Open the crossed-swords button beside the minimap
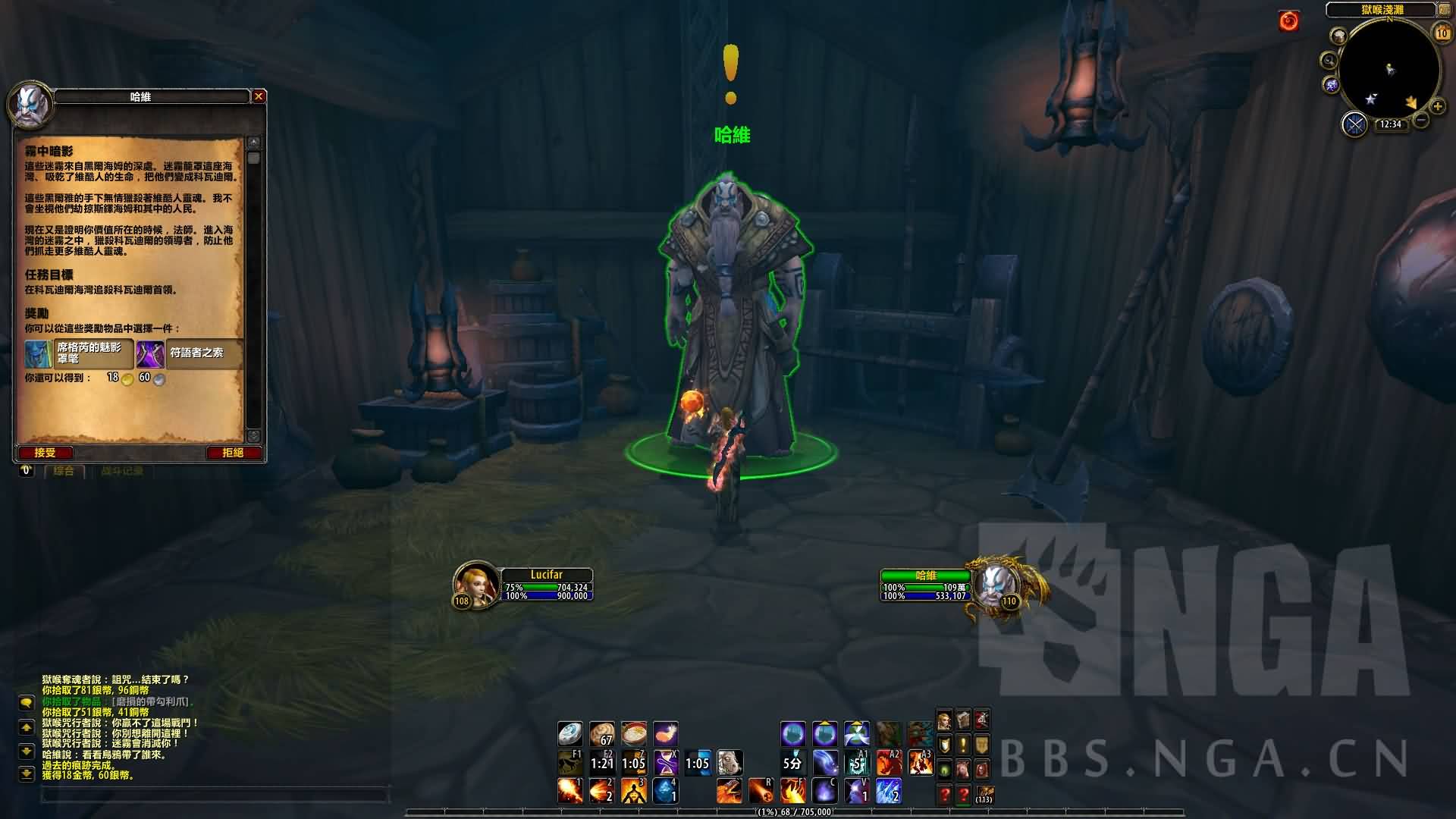 coord(1354,124)
